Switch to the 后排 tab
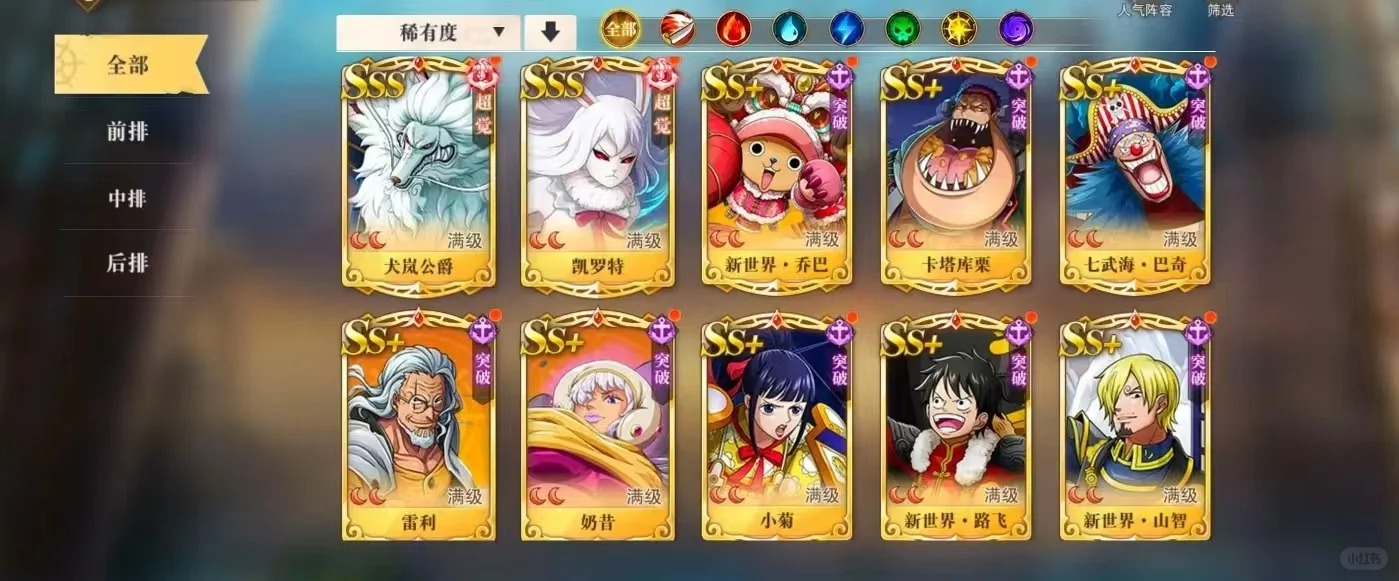Screen dimensions: 1399x581 127,263
